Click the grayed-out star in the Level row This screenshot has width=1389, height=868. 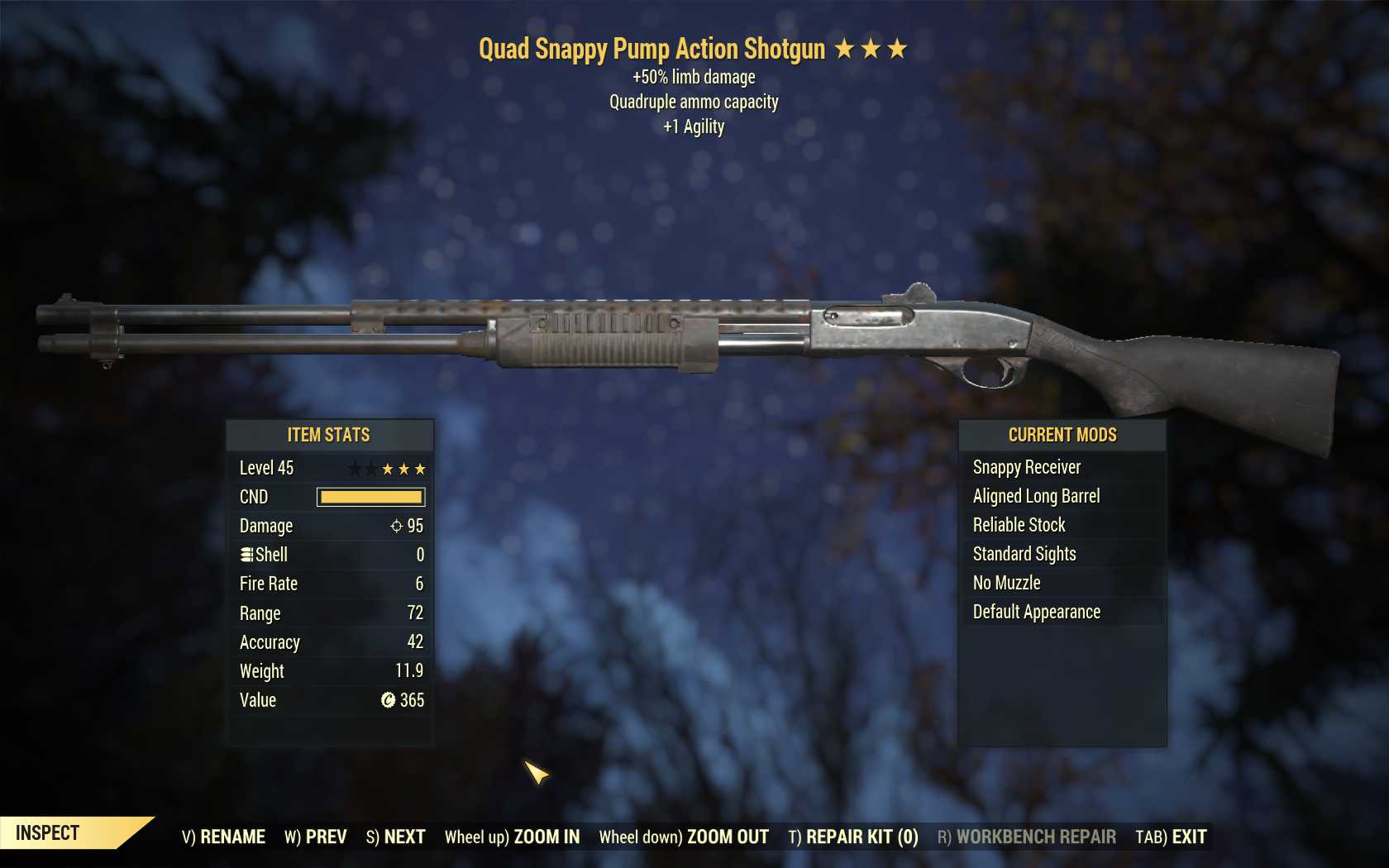tap(356, 468)
